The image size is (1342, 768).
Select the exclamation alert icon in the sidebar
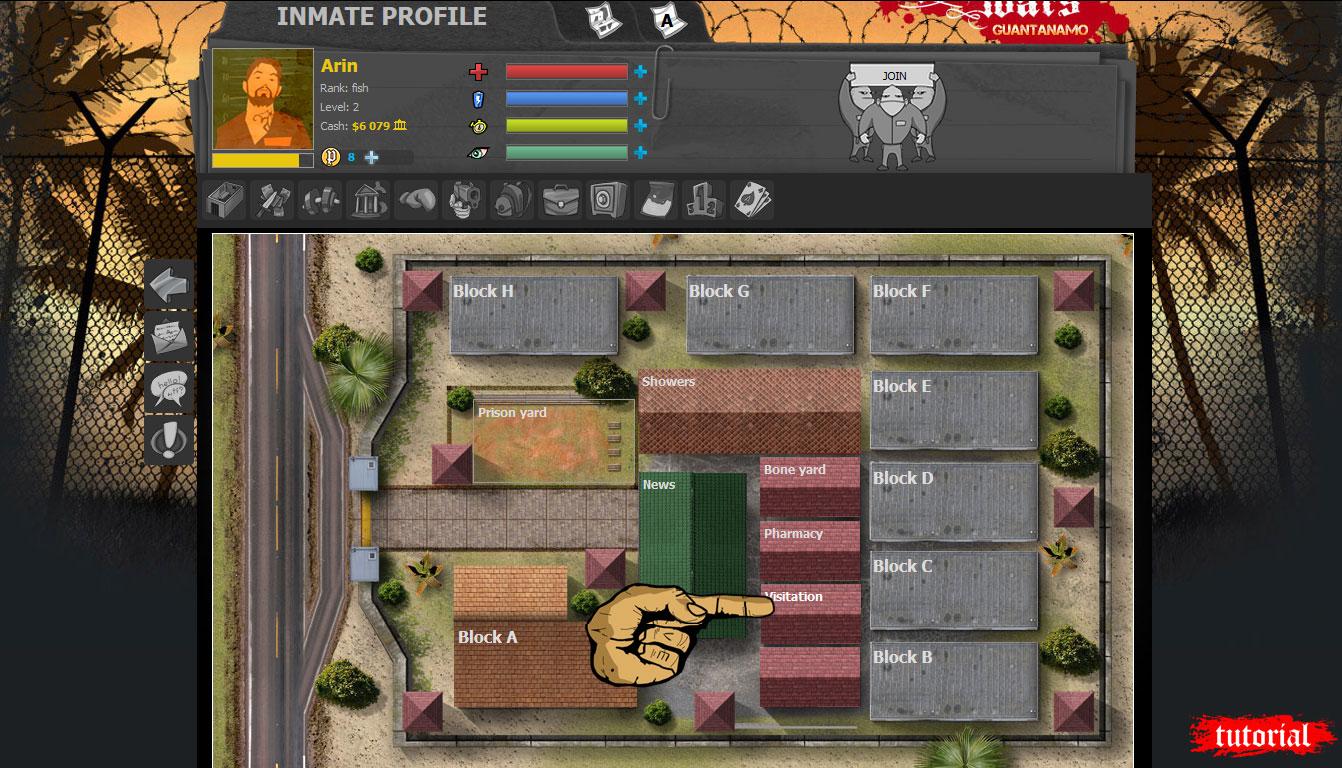[168, 440]
